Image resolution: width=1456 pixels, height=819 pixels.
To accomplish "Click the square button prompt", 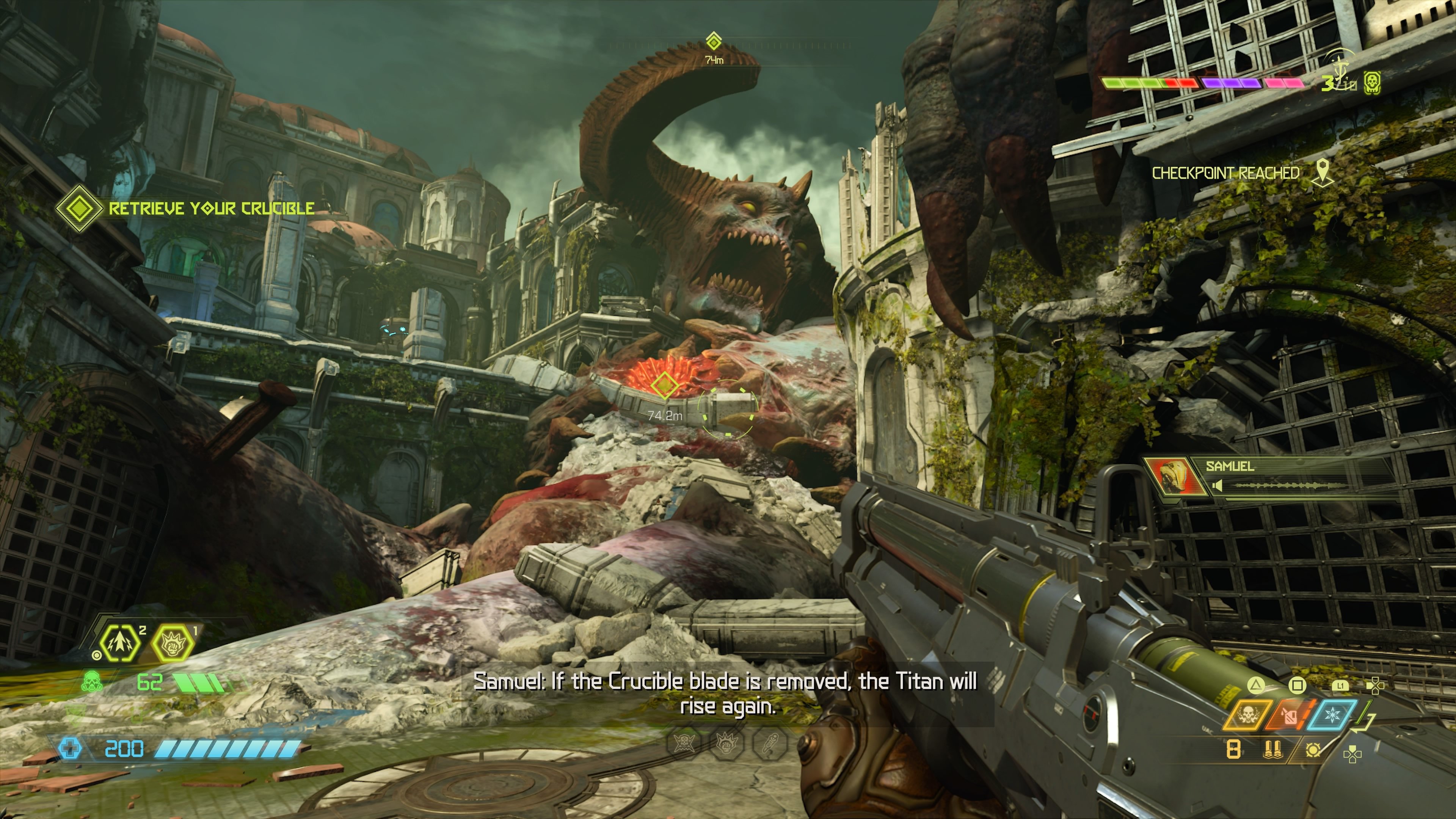I will click(x=1298, y=685).
